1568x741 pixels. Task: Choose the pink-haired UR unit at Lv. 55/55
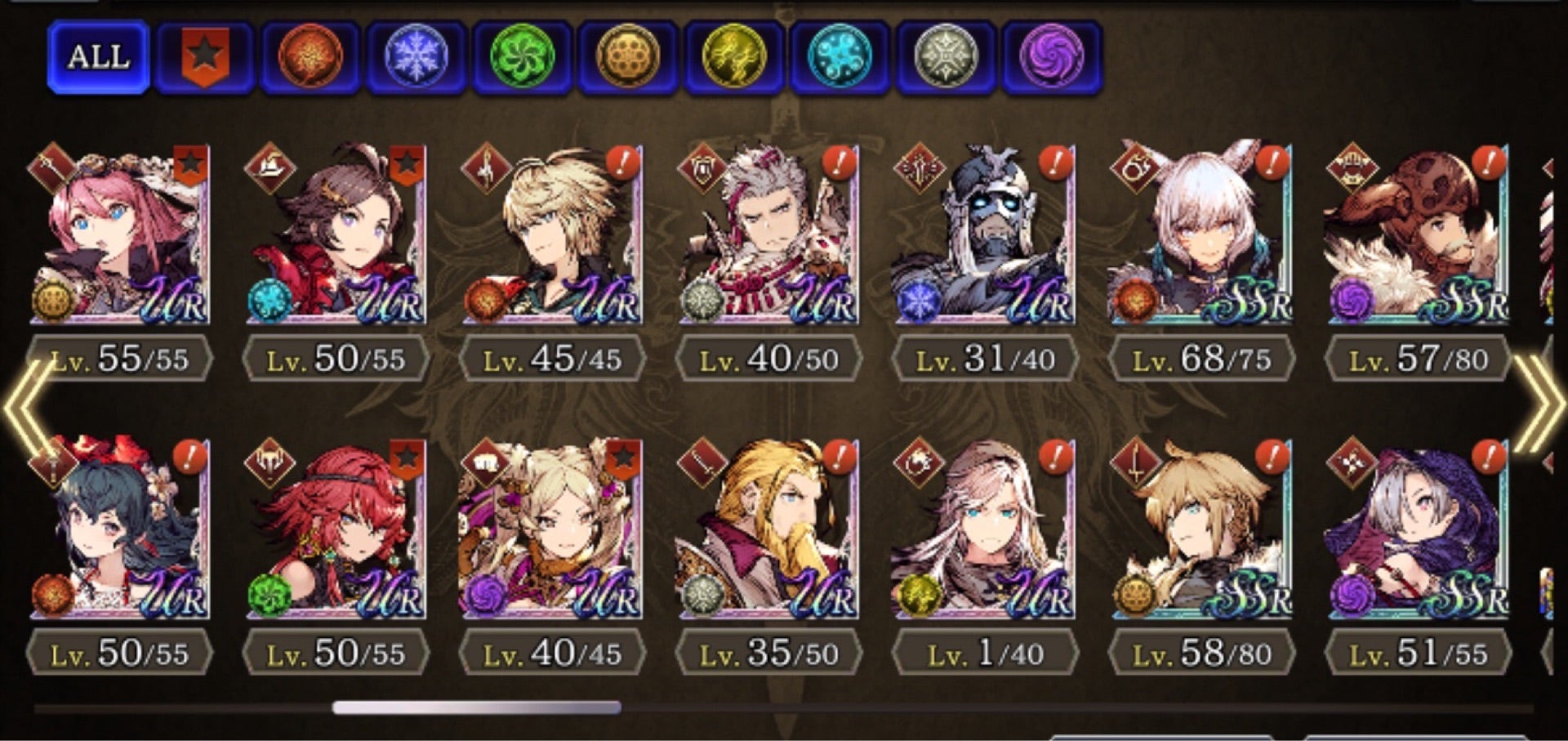120,235
